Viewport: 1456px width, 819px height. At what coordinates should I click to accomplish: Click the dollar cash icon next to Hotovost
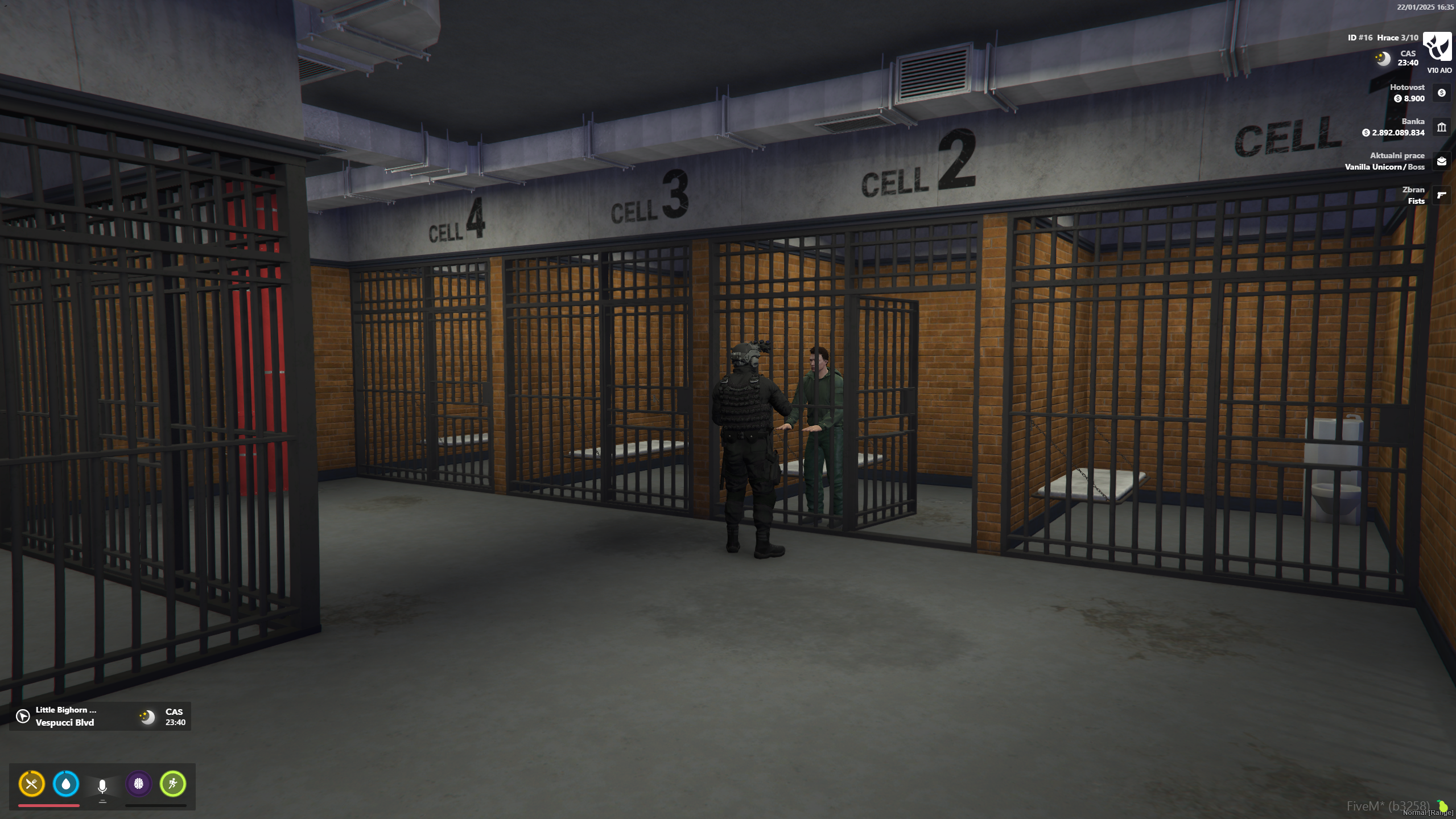[1442, 93]
